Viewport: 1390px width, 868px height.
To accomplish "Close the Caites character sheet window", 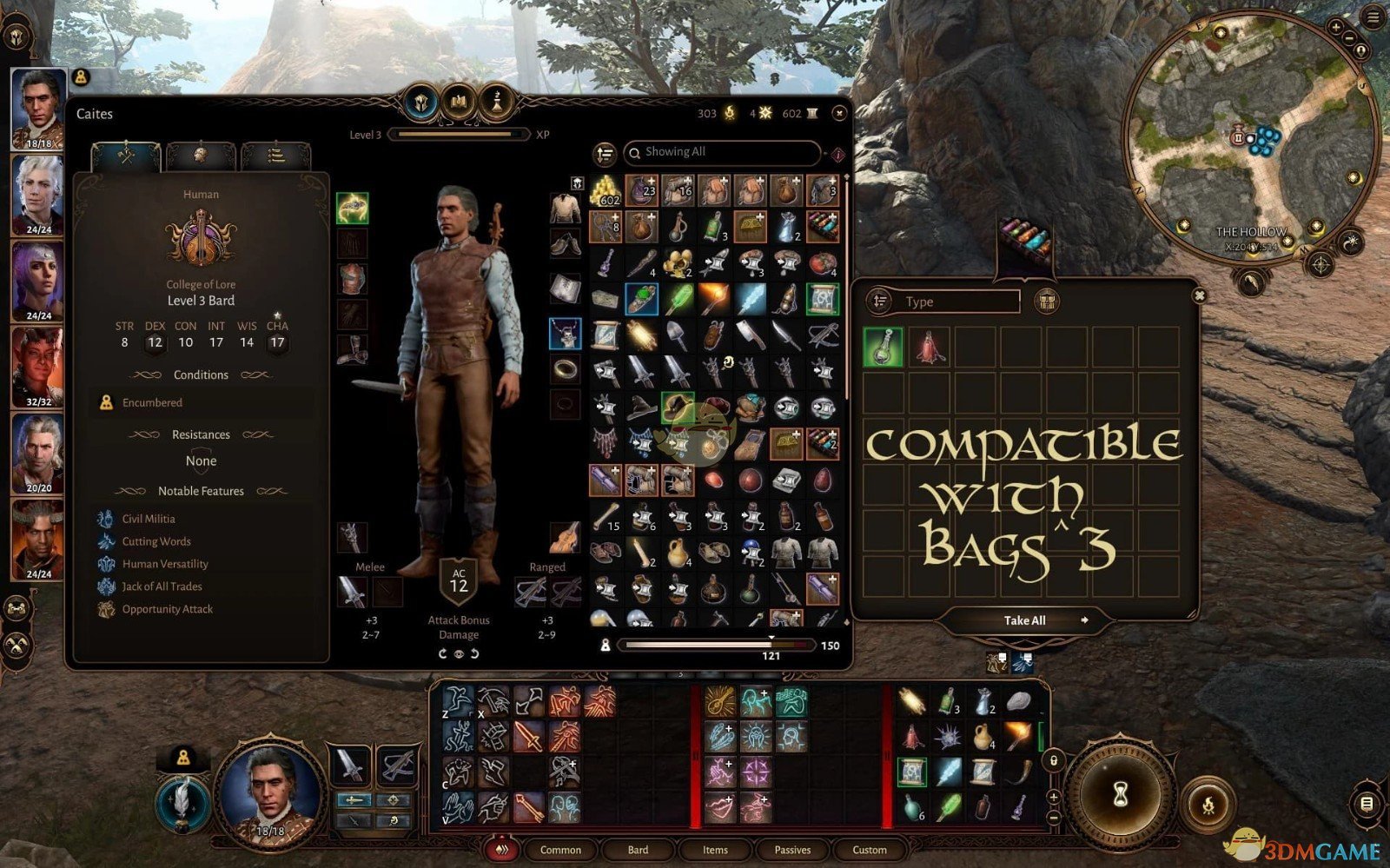I will (839, 113).
